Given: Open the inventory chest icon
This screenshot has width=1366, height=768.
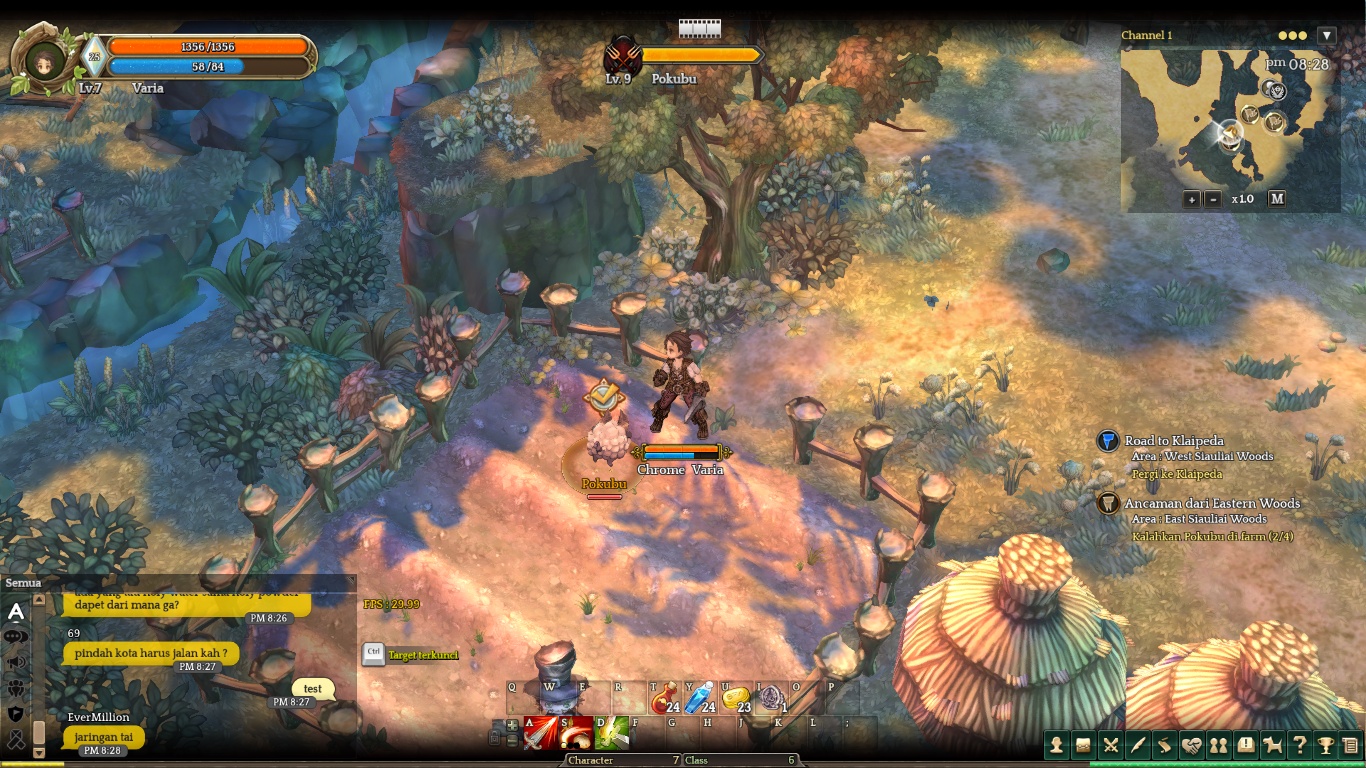Looking at the screenshot, I should [1083, 744].
